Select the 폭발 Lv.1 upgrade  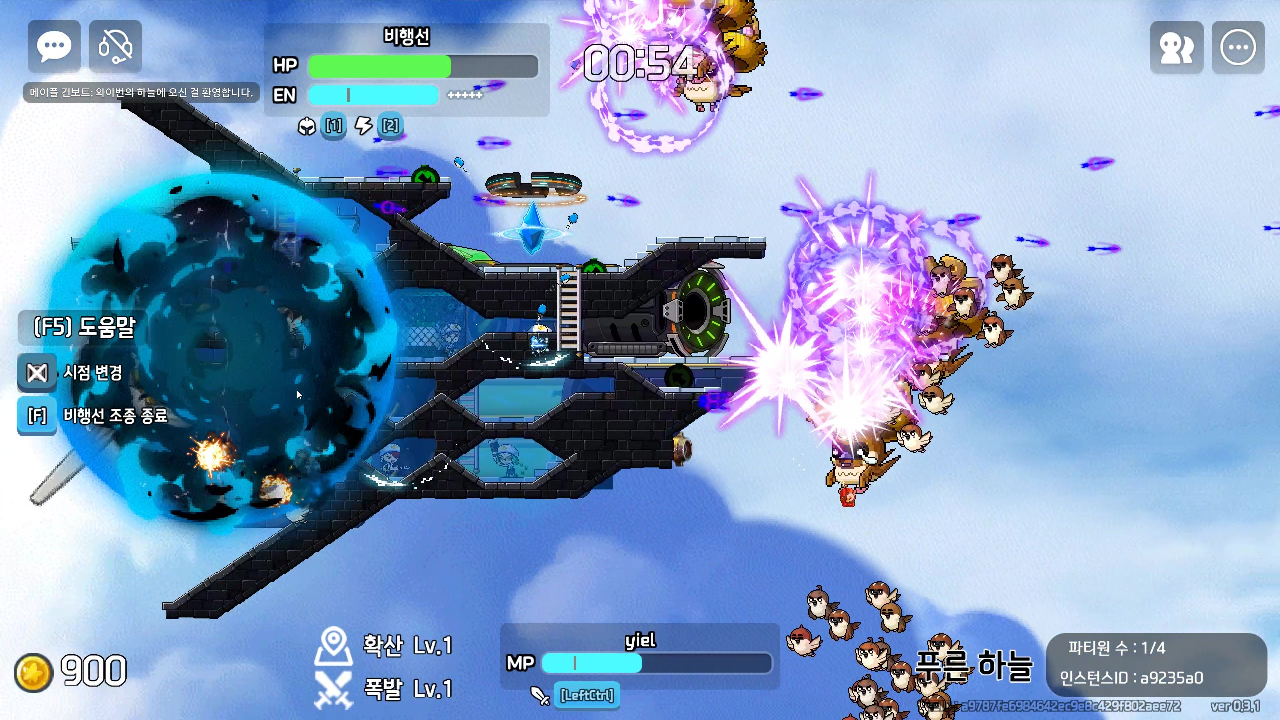384,689
